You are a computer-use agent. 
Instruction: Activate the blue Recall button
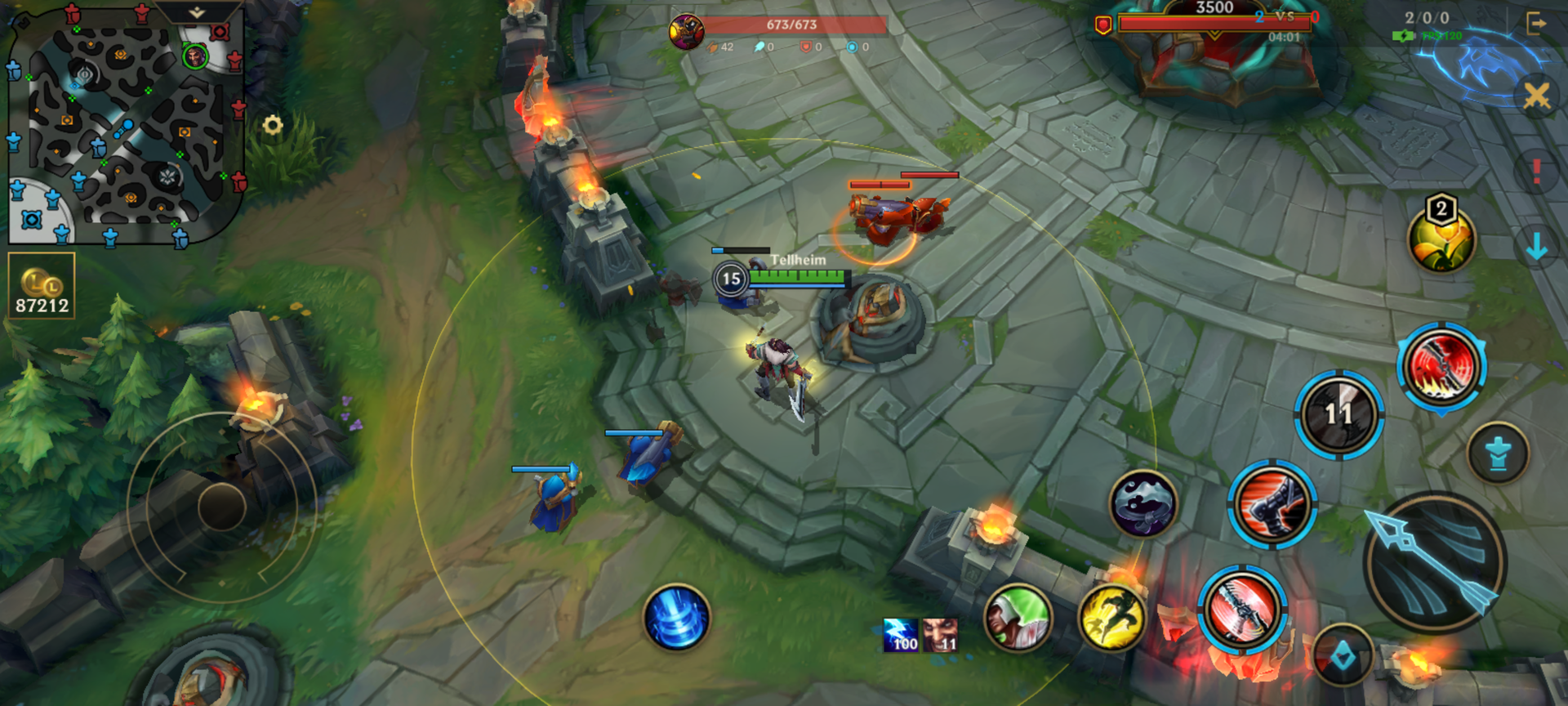676,618
